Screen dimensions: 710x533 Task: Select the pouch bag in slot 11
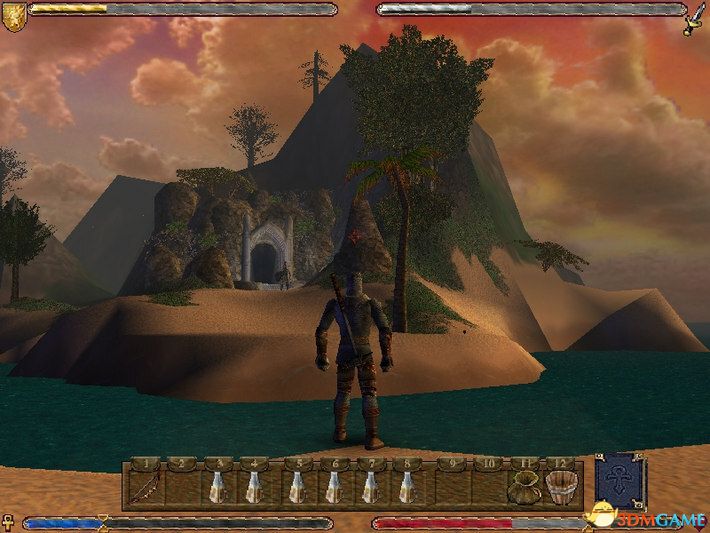click(523, 487)
